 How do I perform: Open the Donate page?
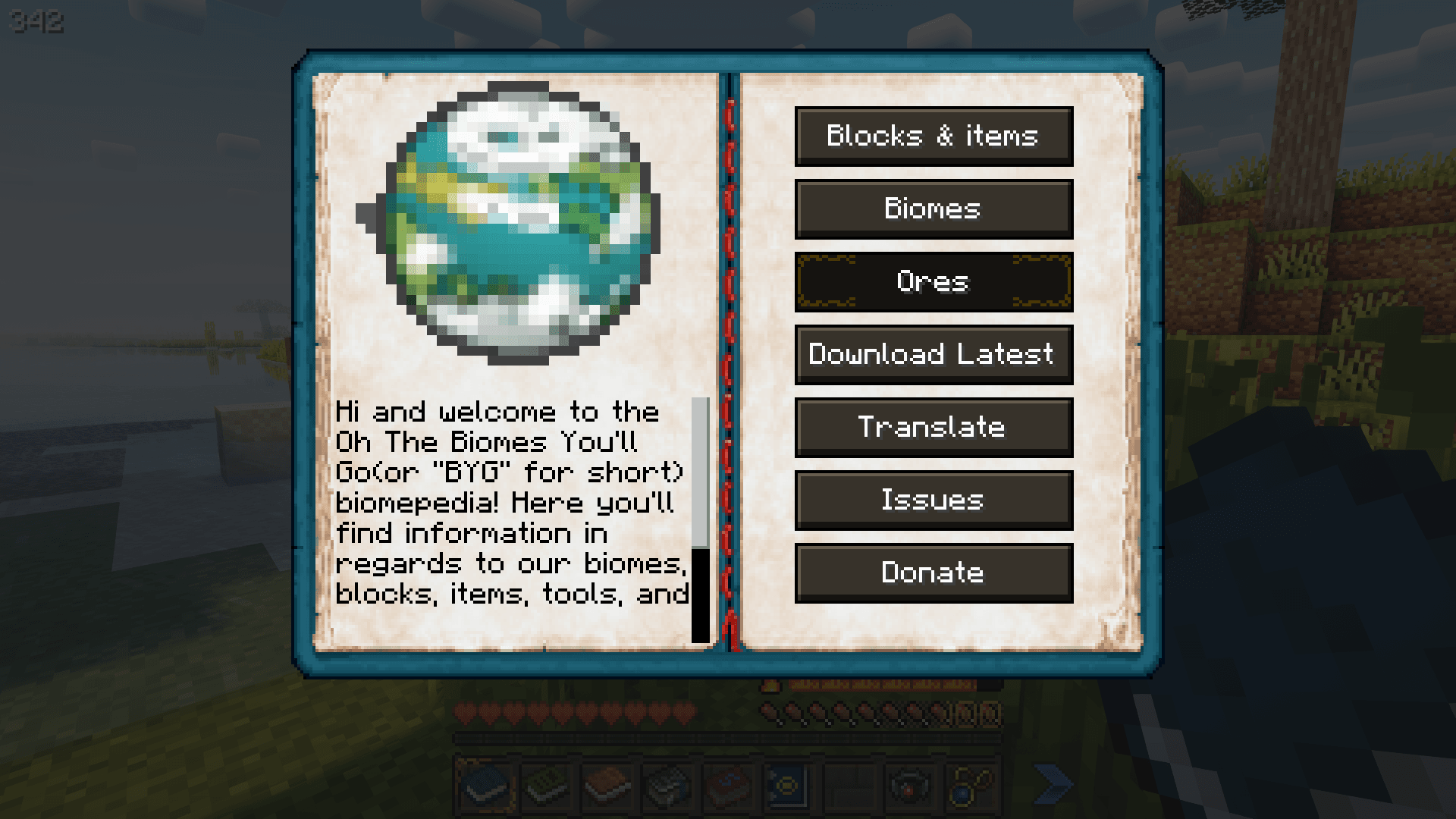[x=933, y=573]
